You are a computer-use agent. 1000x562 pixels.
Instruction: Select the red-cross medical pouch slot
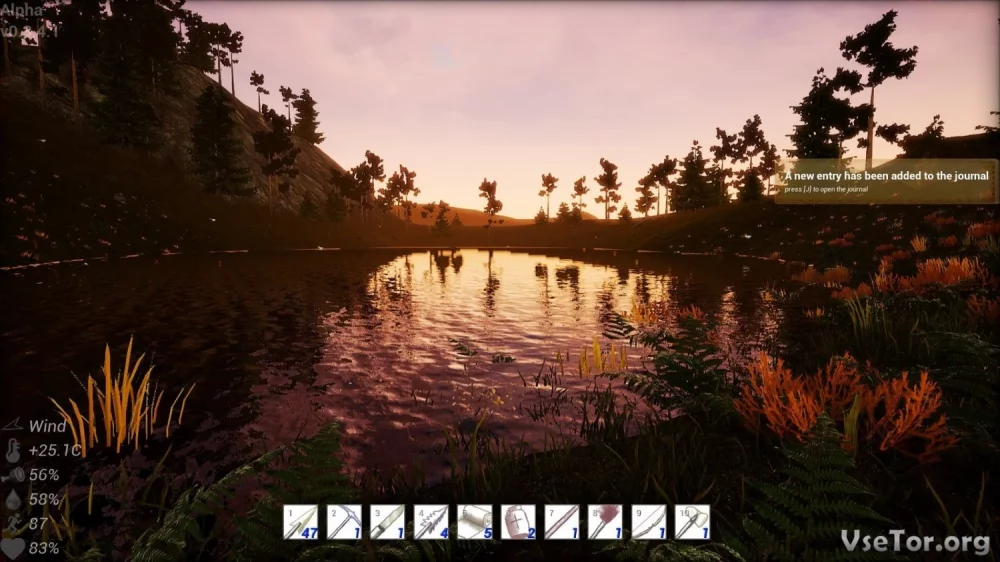pos(518,522)
